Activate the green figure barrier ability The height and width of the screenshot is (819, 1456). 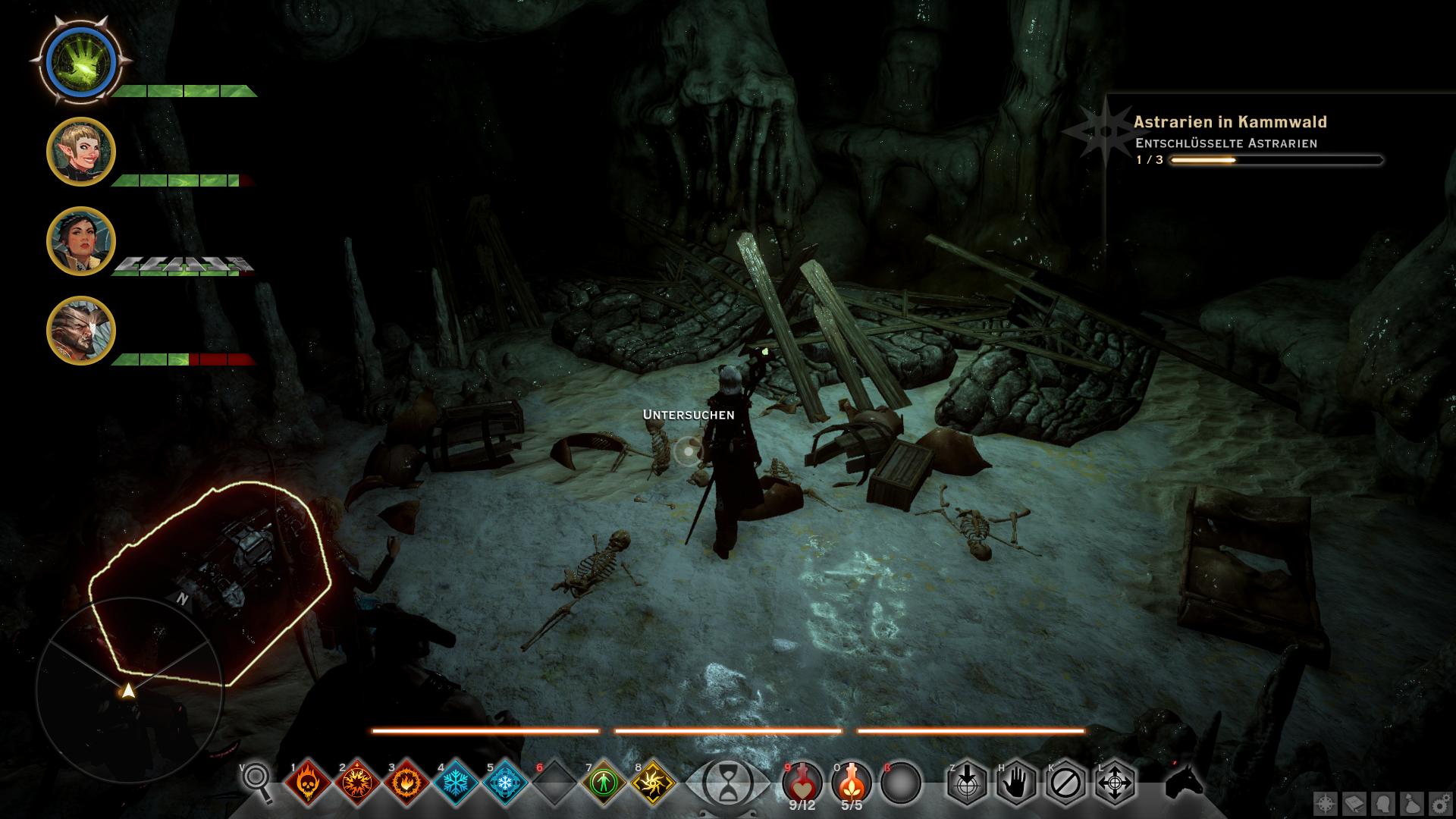click(x=604, y=782)
